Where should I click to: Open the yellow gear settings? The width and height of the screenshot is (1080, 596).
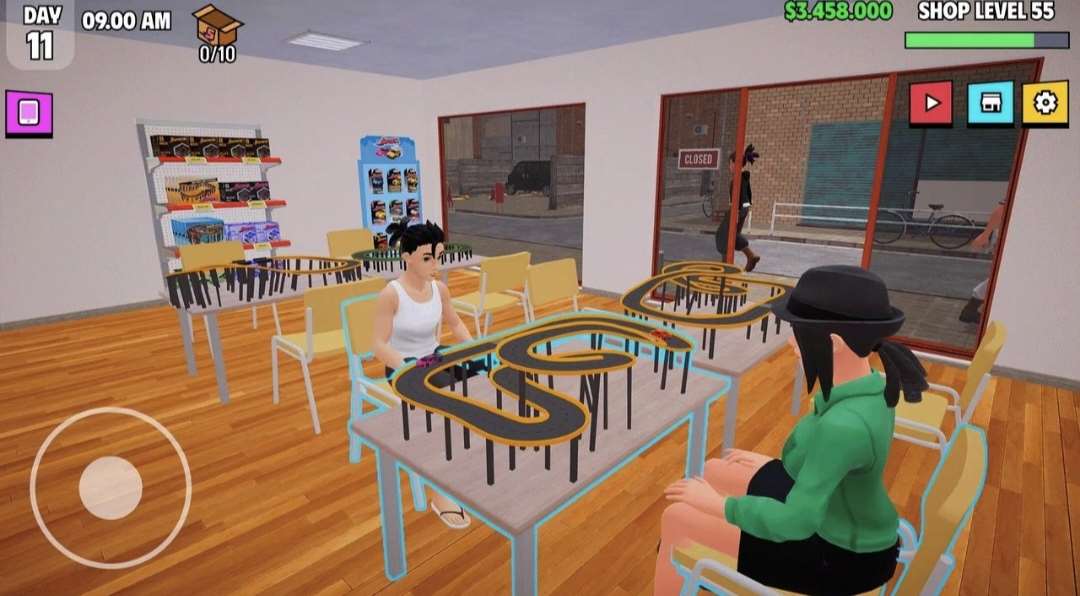point(1045,103)
